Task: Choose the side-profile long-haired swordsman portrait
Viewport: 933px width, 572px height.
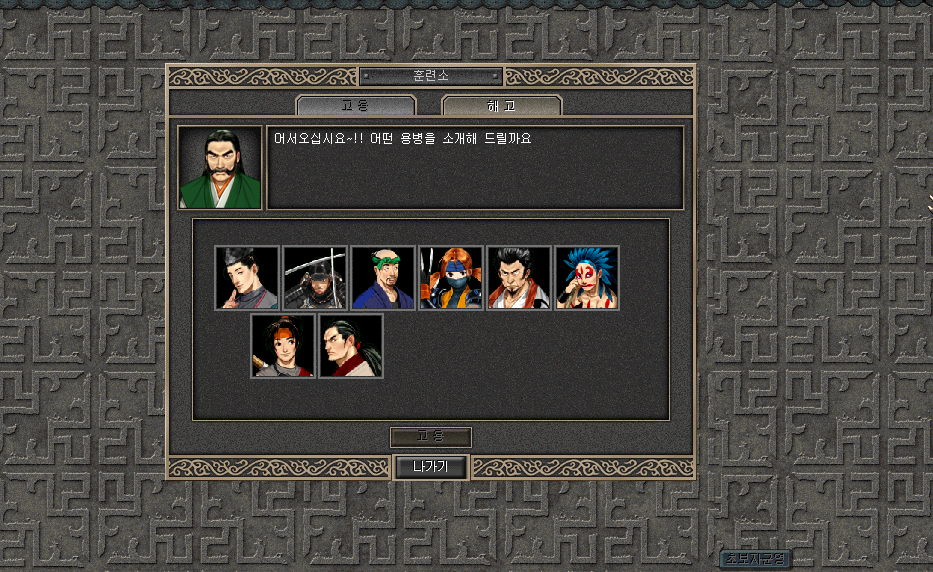Action: point(351,346)
